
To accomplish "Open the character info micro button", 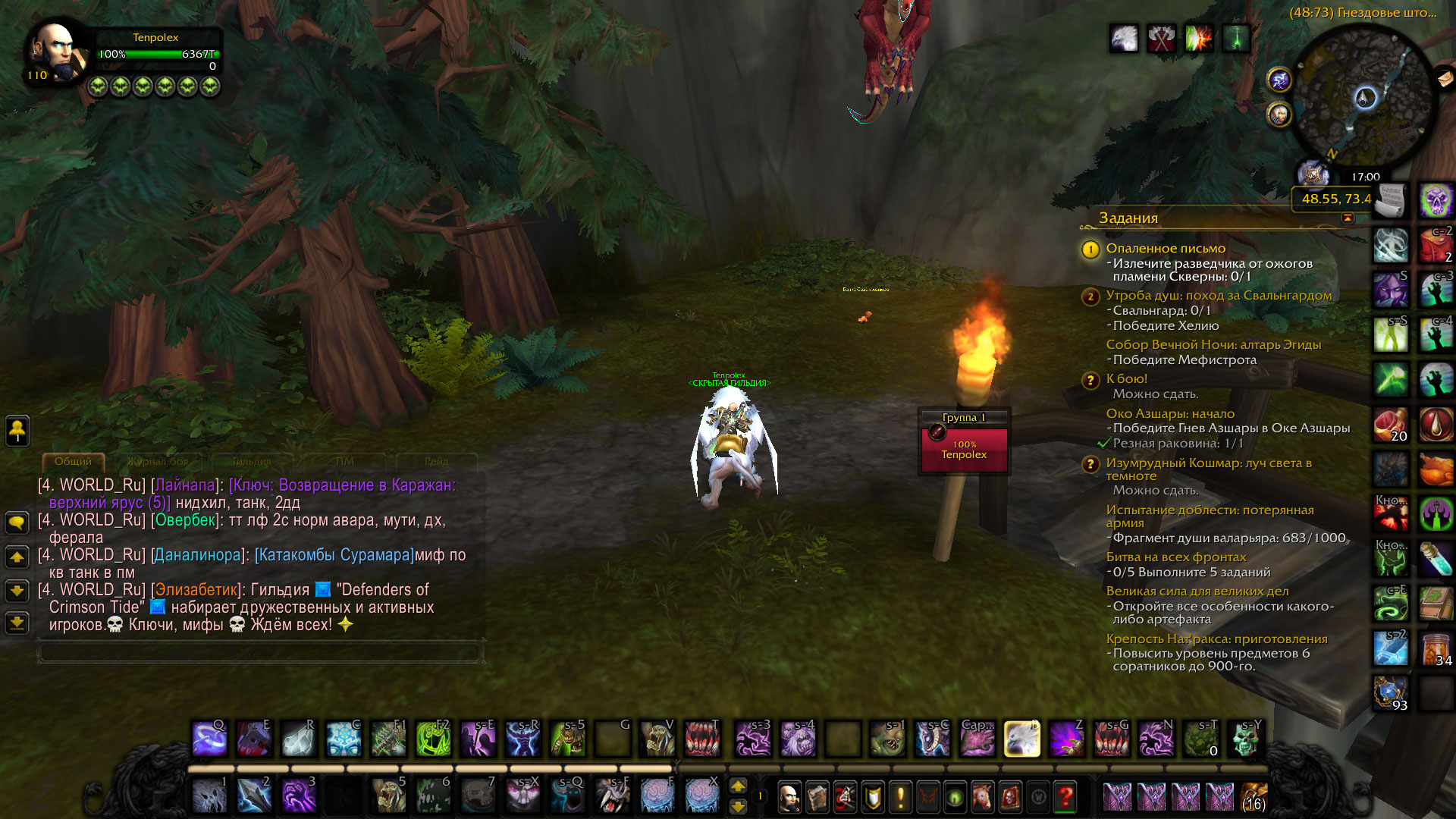I will pyautogui.click(x=789, y=797).
